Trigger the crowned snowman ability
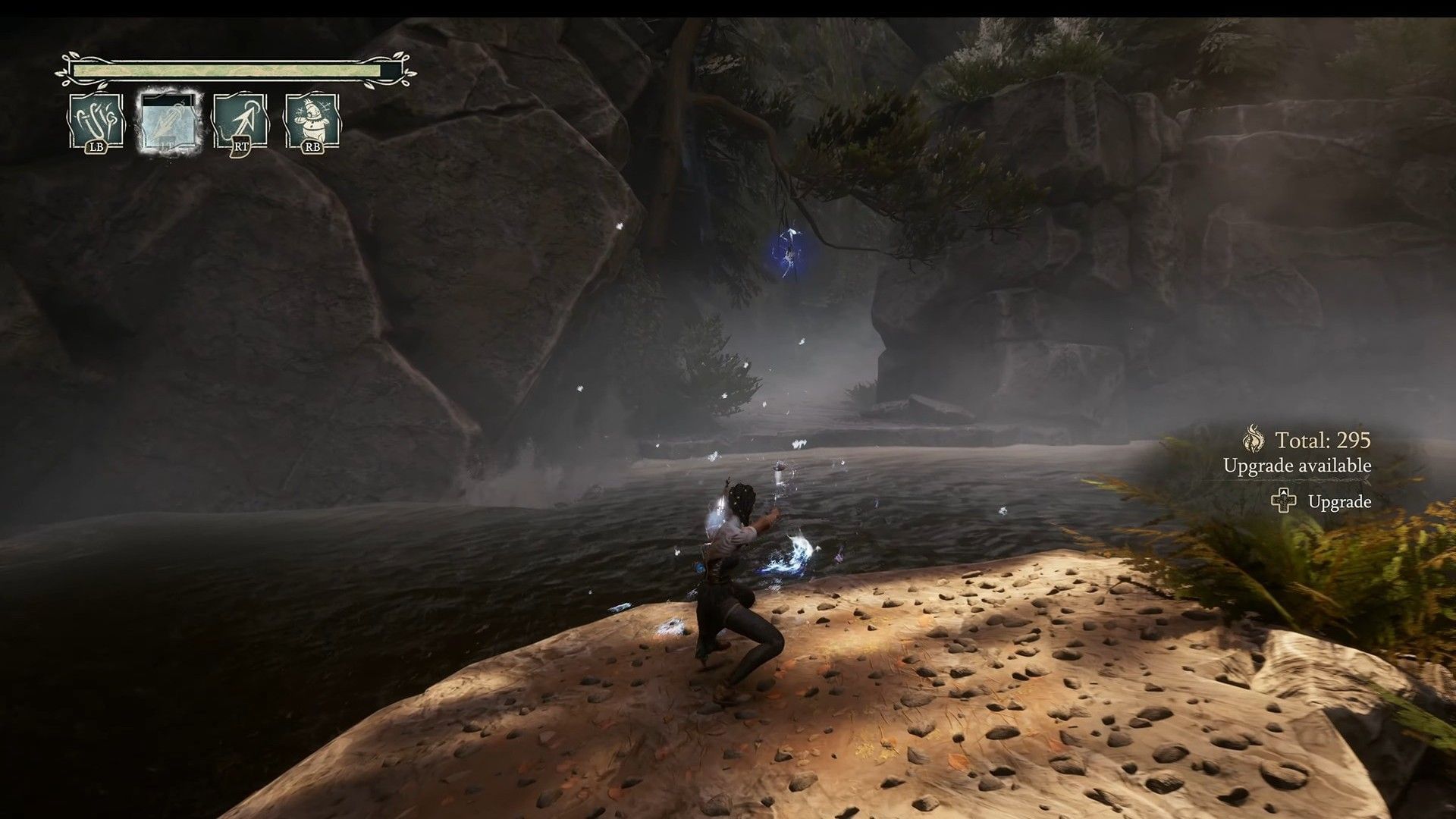The width and height of the screenshot is (1456, 819). pos(311,121)
